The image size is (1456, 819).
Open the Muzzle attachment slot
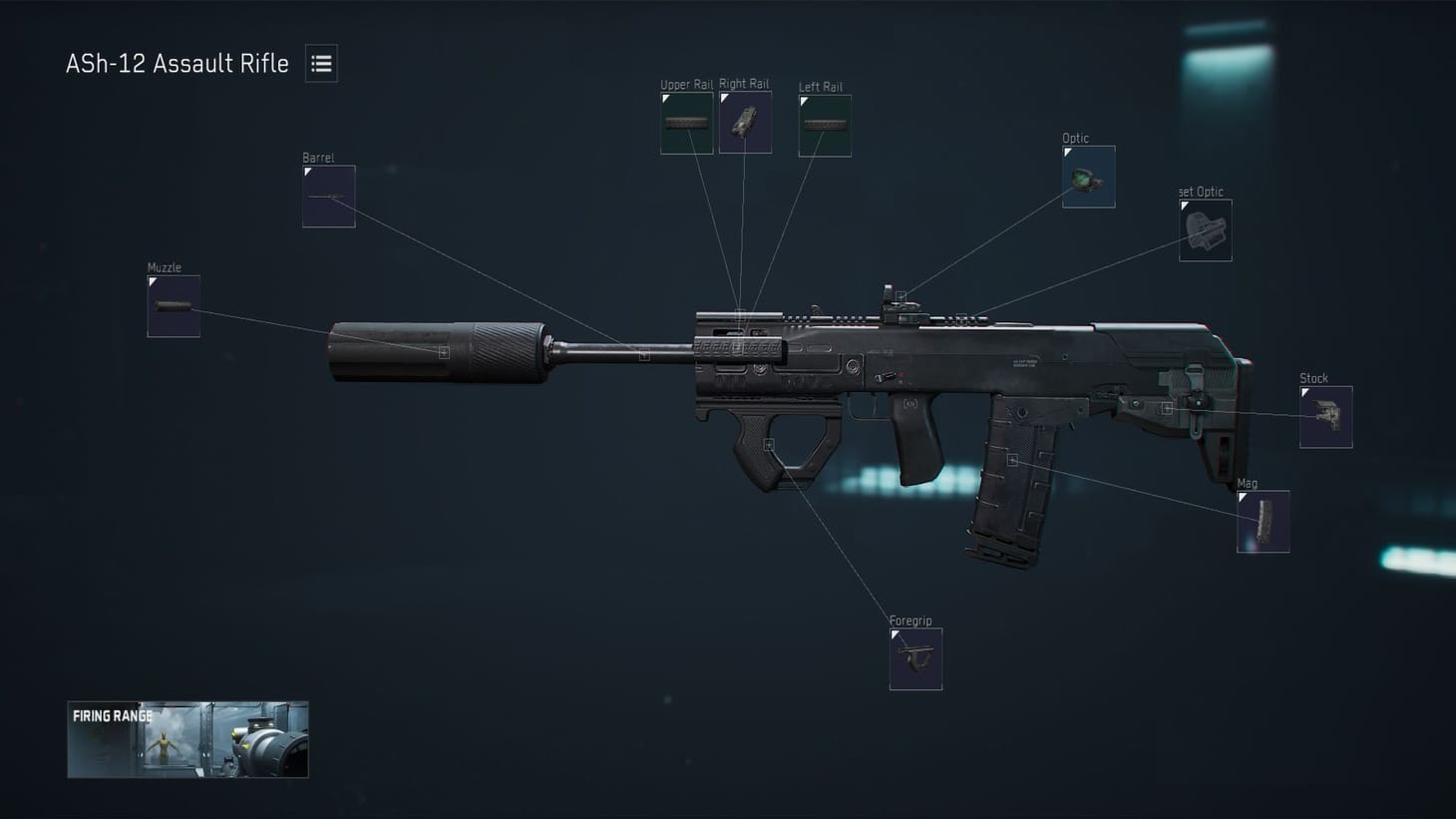tap(173, 306)
